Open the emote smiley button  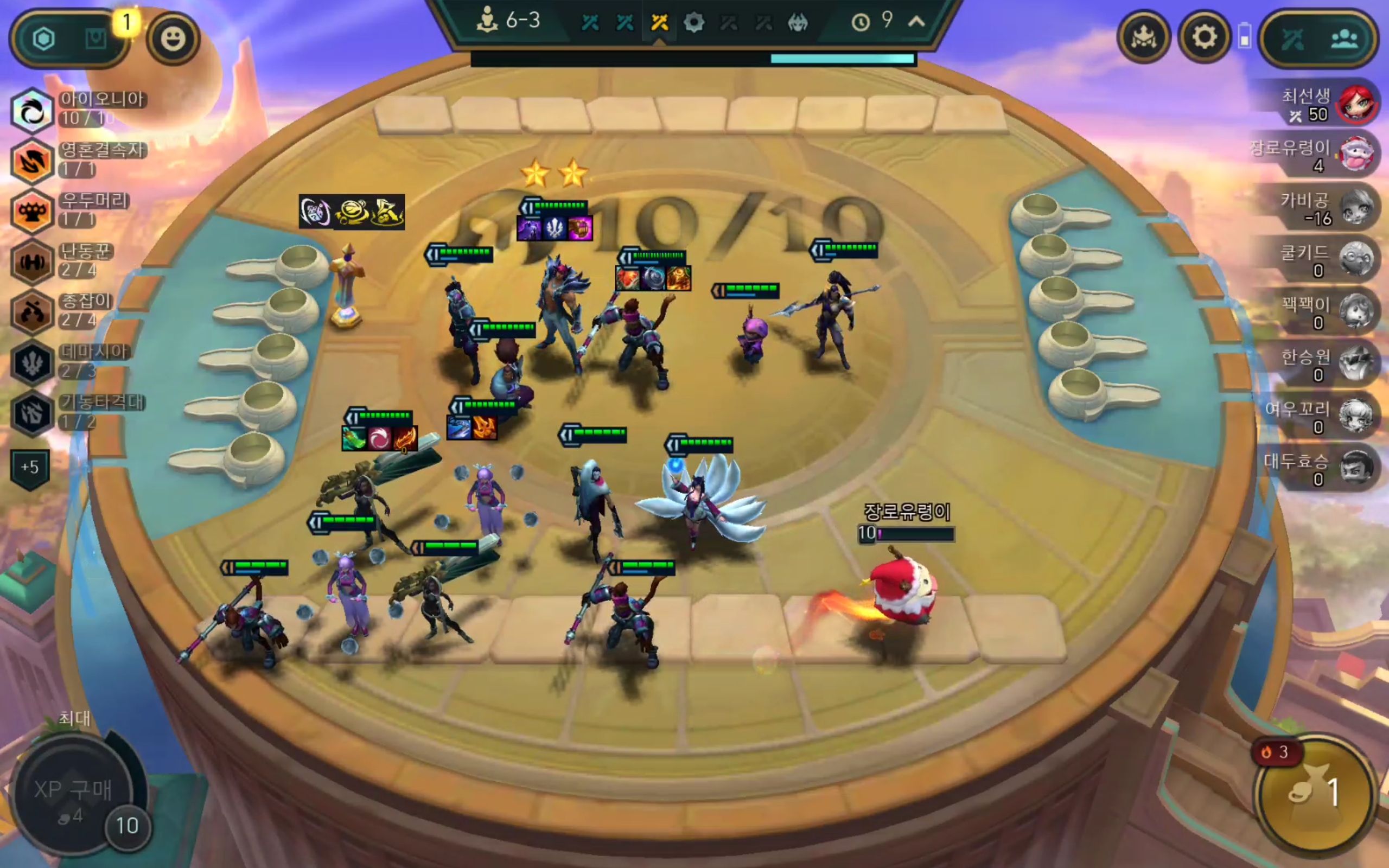(x=173, y=39)
